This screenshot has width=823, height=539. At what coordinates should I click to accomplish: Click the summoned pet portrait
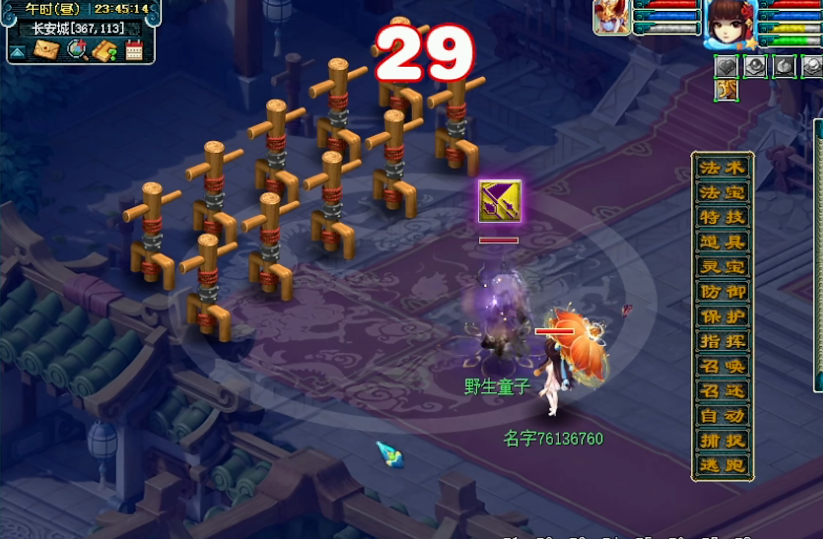point(612,17)
